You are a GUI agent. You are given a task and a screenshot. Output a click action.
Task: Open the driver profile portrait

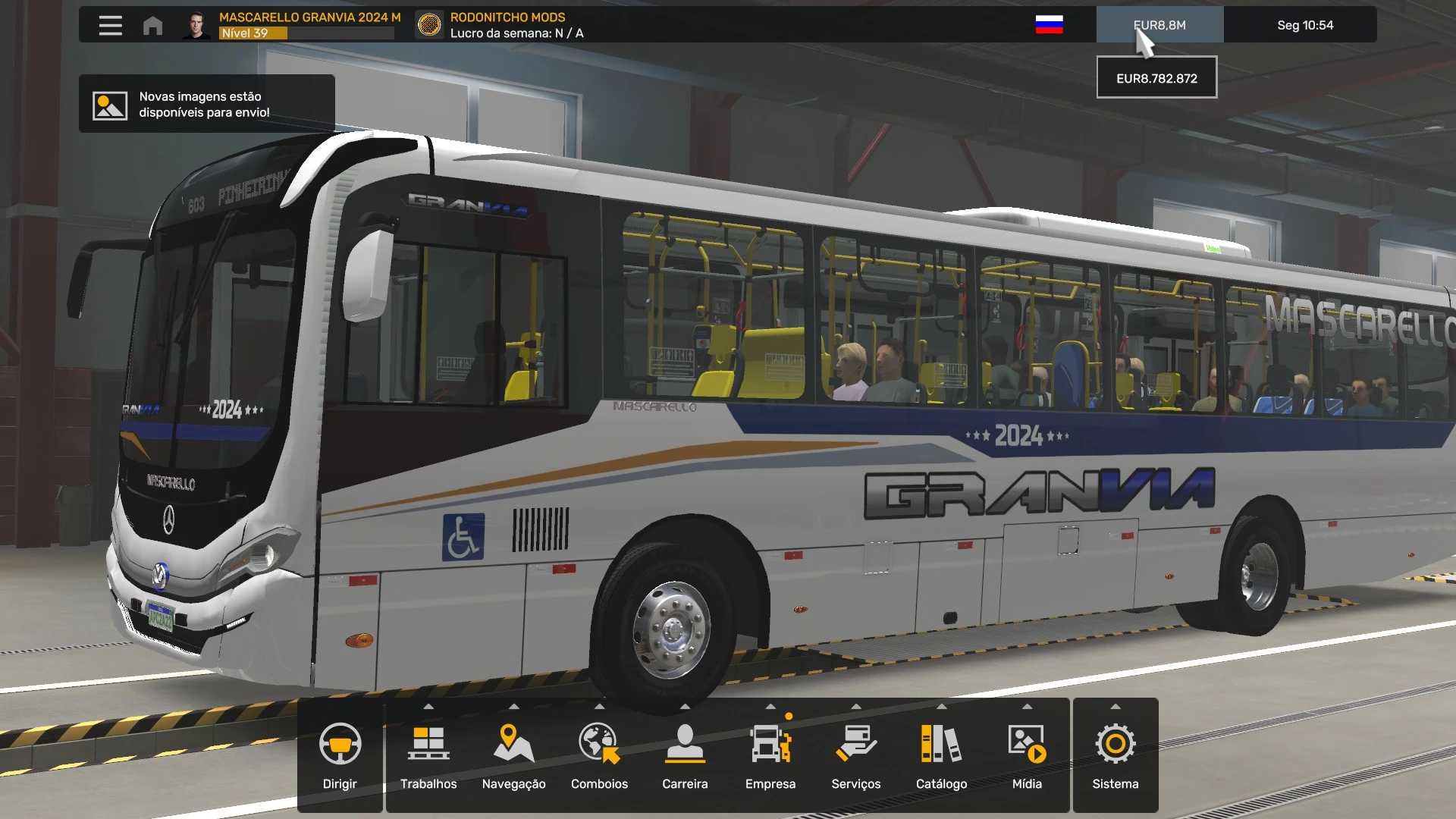[196, 25]
